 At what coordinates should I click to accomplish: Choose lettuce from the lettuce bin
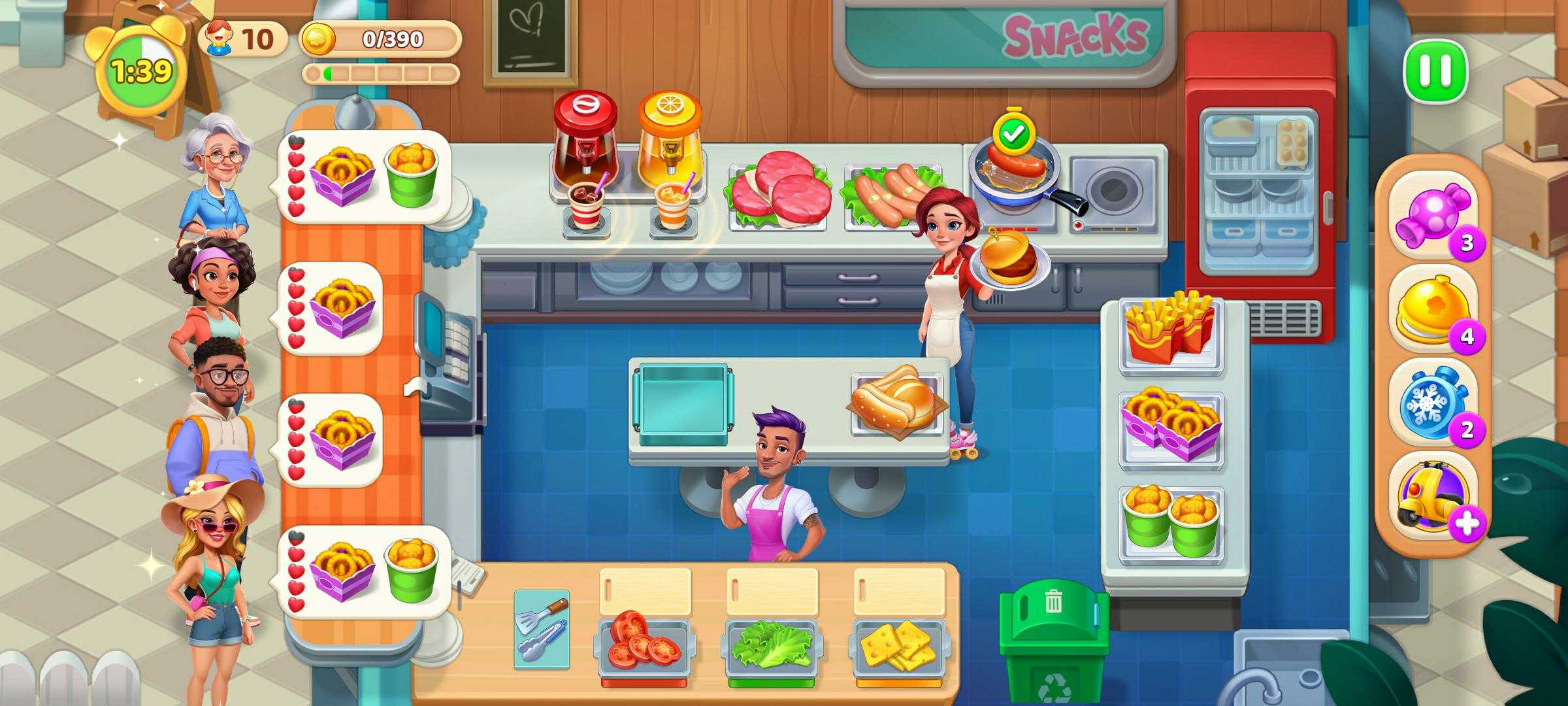point(771,644)
